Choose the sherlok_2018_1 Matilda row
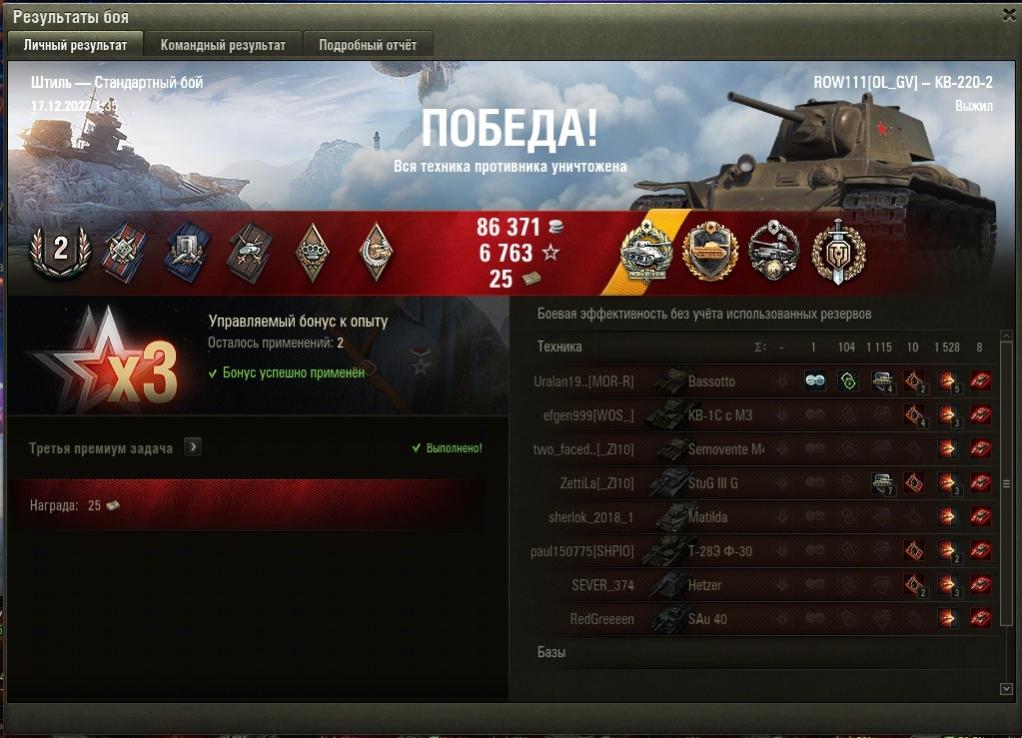Viewport: 1022px width, 738px height. click(x=708, y=518)
